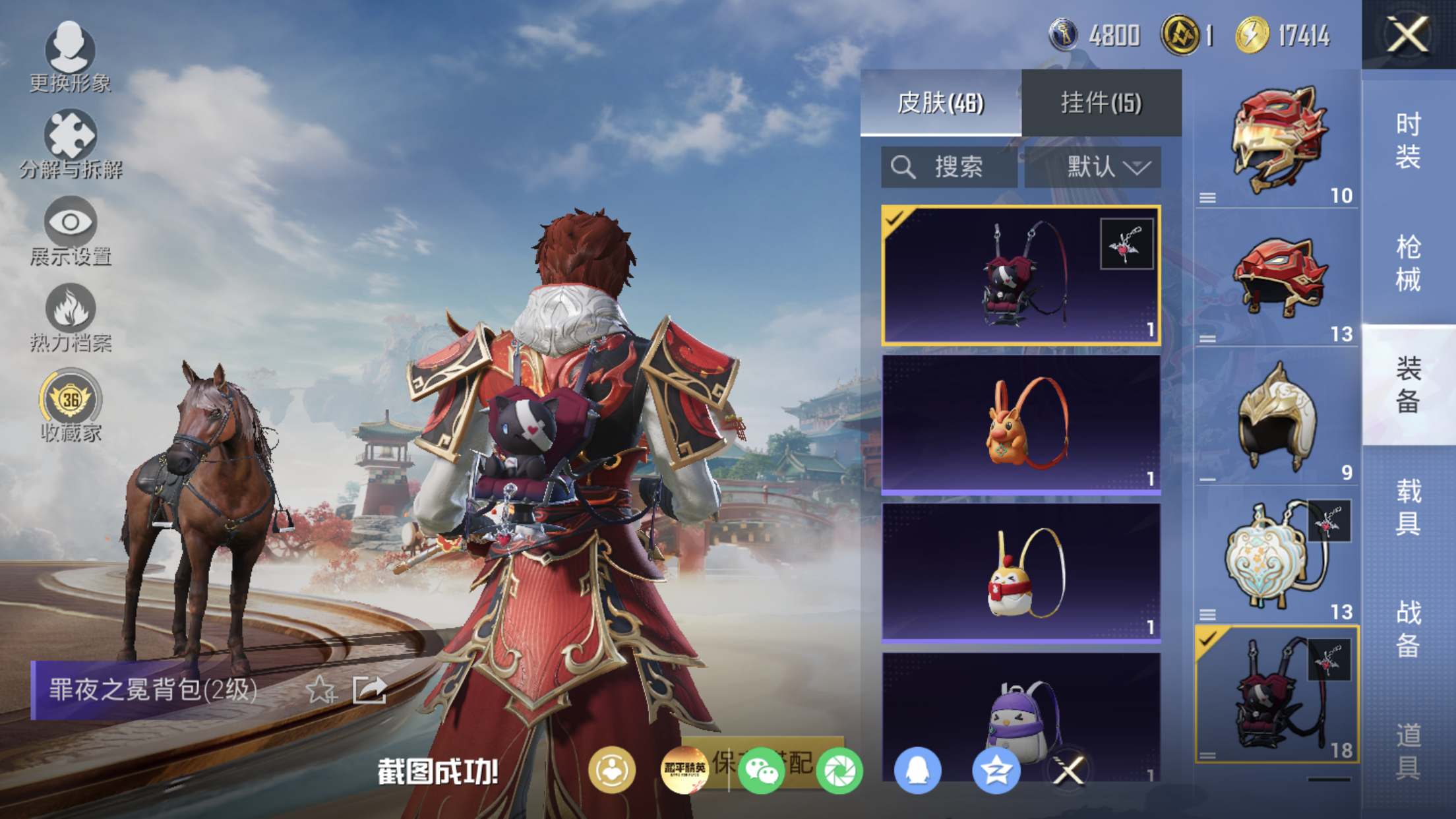Open 更换形象 change appearance
1456x819 pixels.
point(70,57)
